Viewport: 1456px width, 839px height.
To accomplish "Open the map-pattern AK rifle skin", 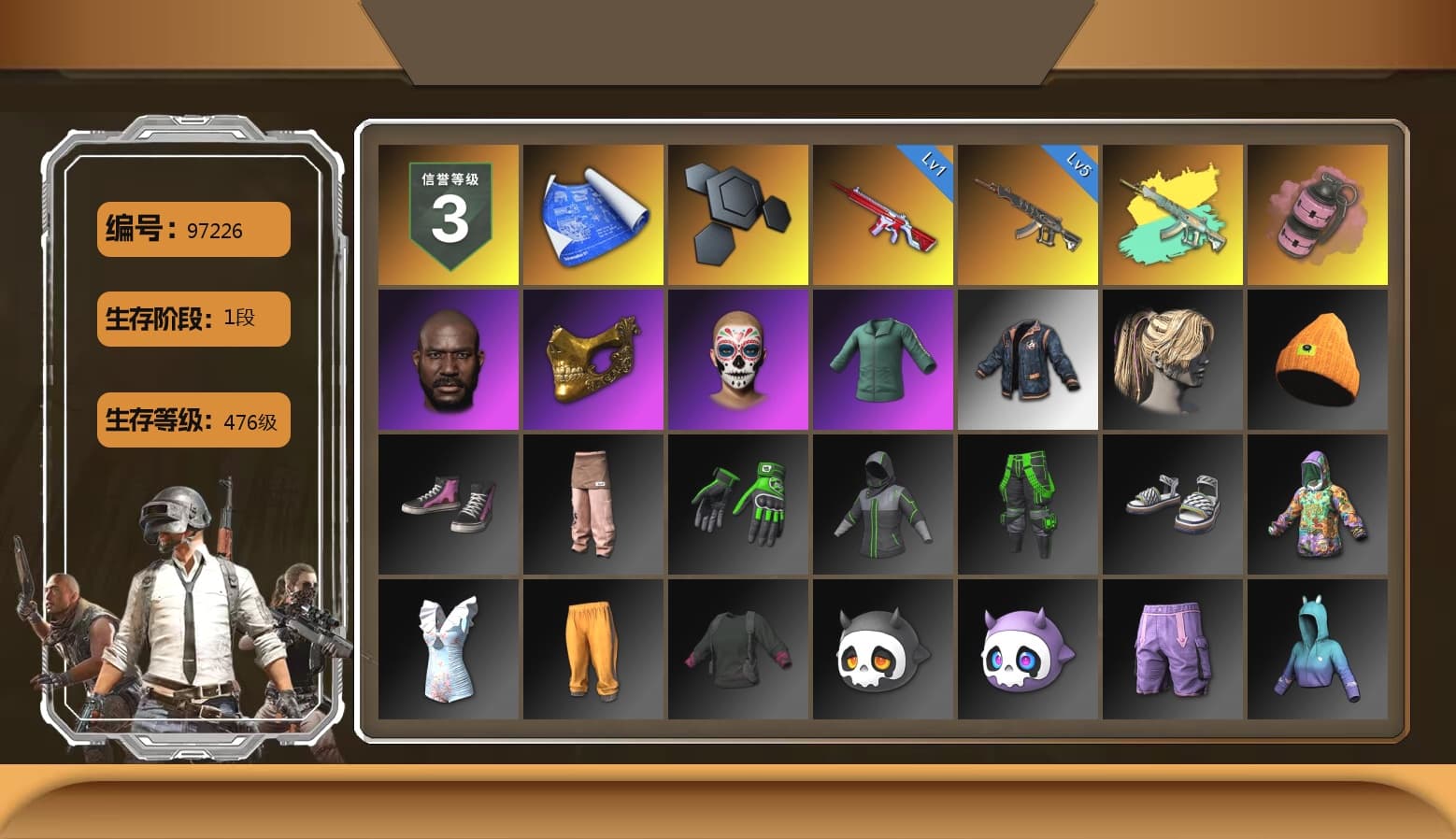I will tap(1173, 213).
